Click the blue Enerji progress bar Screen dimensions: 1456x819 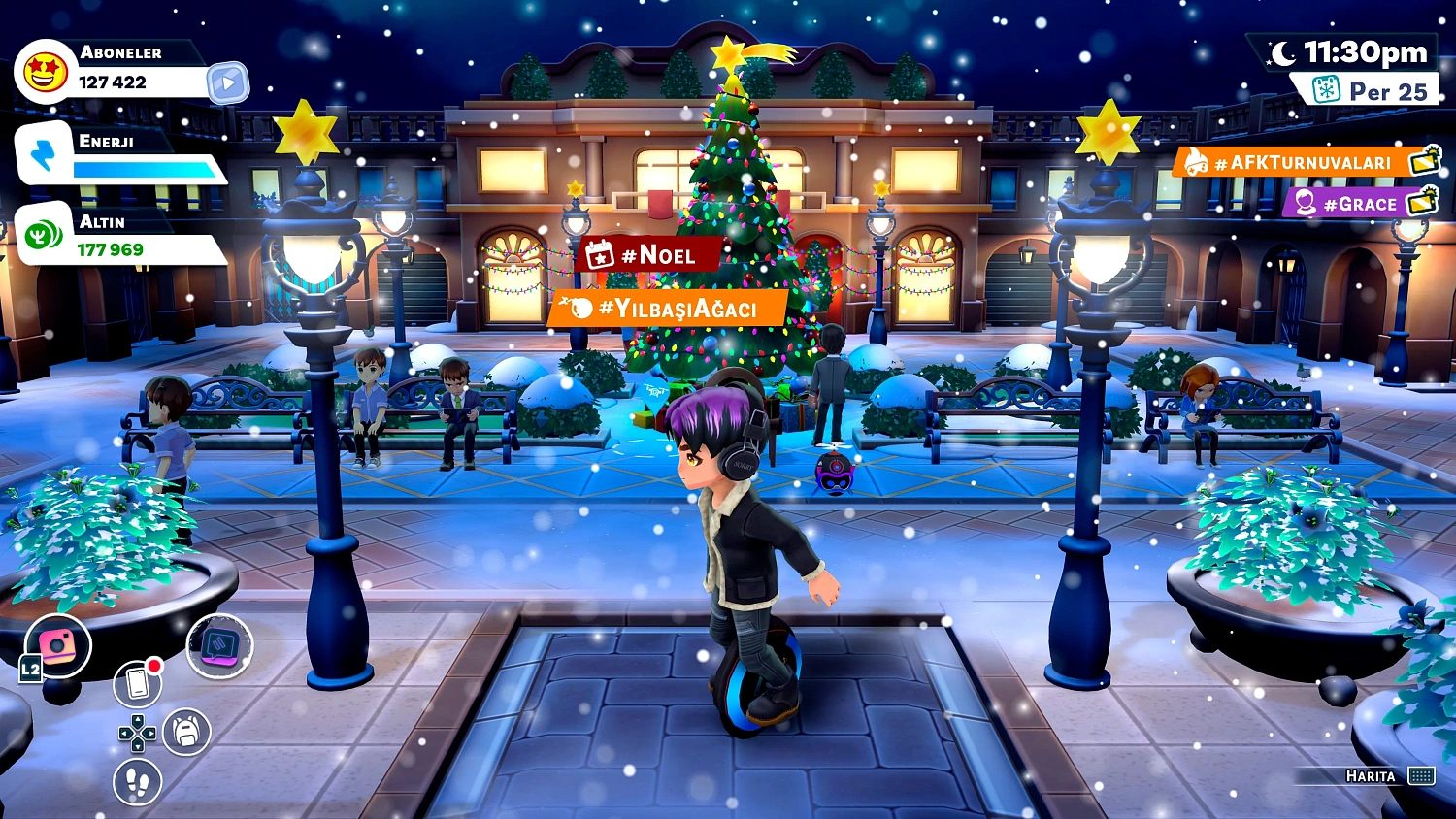pyautogui.click(x=141, y=170)
